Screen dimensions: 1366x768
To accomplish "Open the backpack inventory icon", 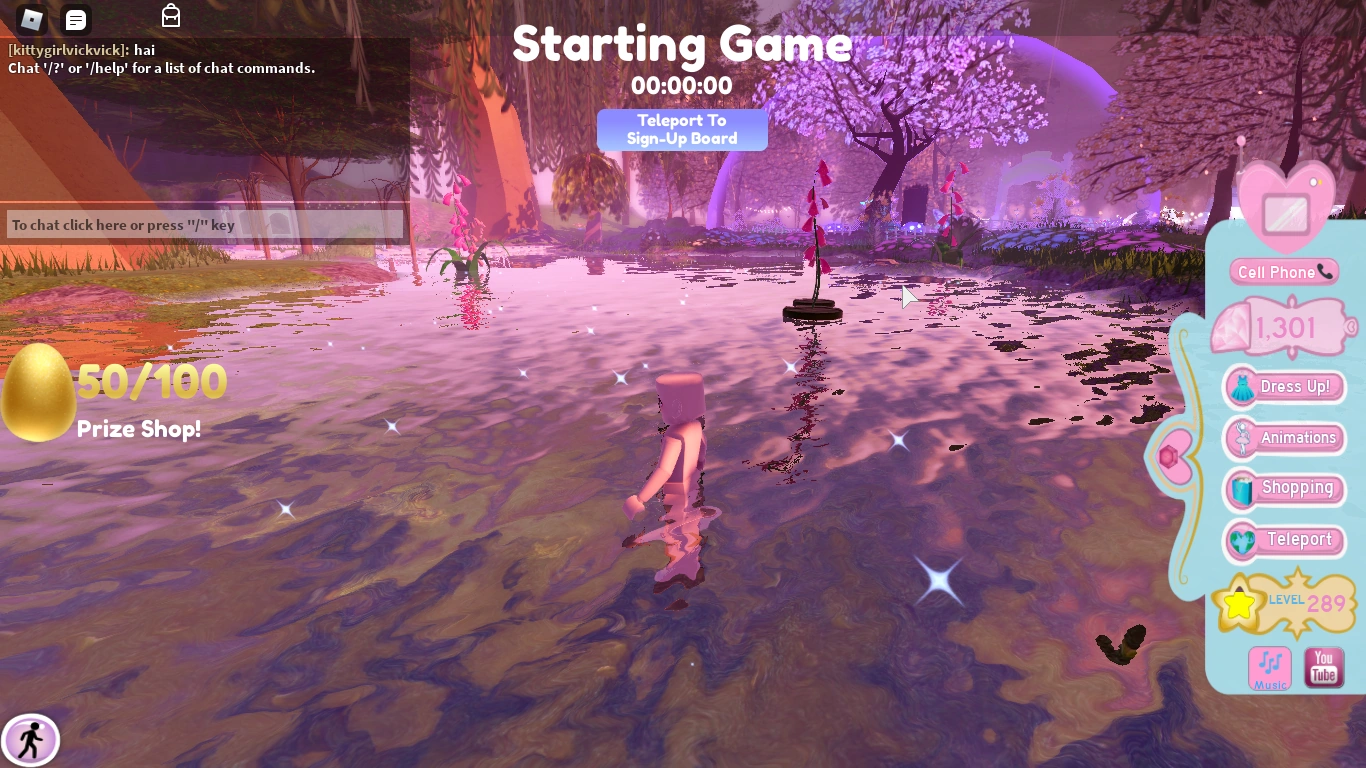I will click(170, 16).
